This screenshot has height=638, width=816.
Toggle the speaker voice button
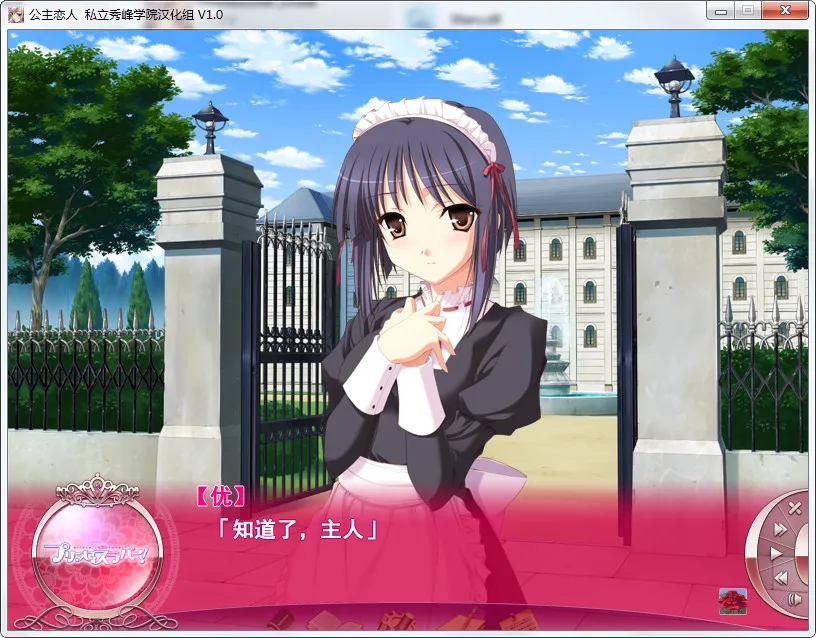coord(795,599)
